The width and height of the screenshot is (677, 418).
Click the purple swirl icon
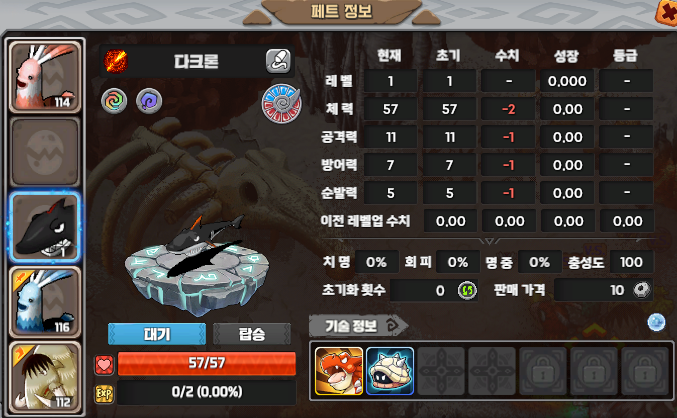(147, 100)
